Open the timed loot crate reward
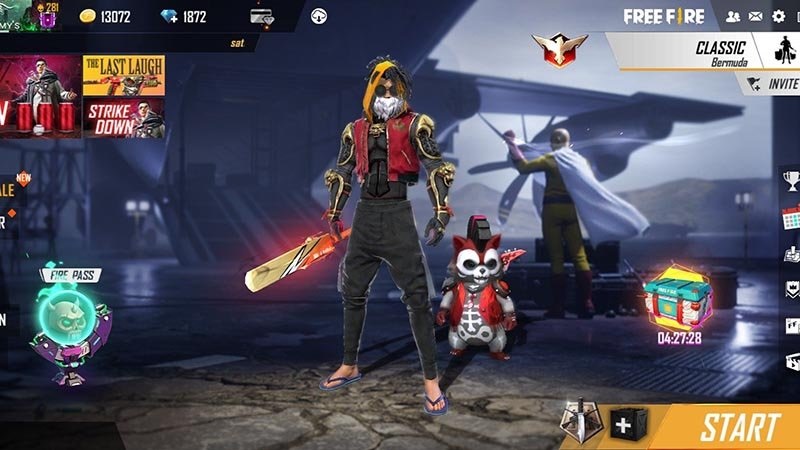 tap(678, 297)
